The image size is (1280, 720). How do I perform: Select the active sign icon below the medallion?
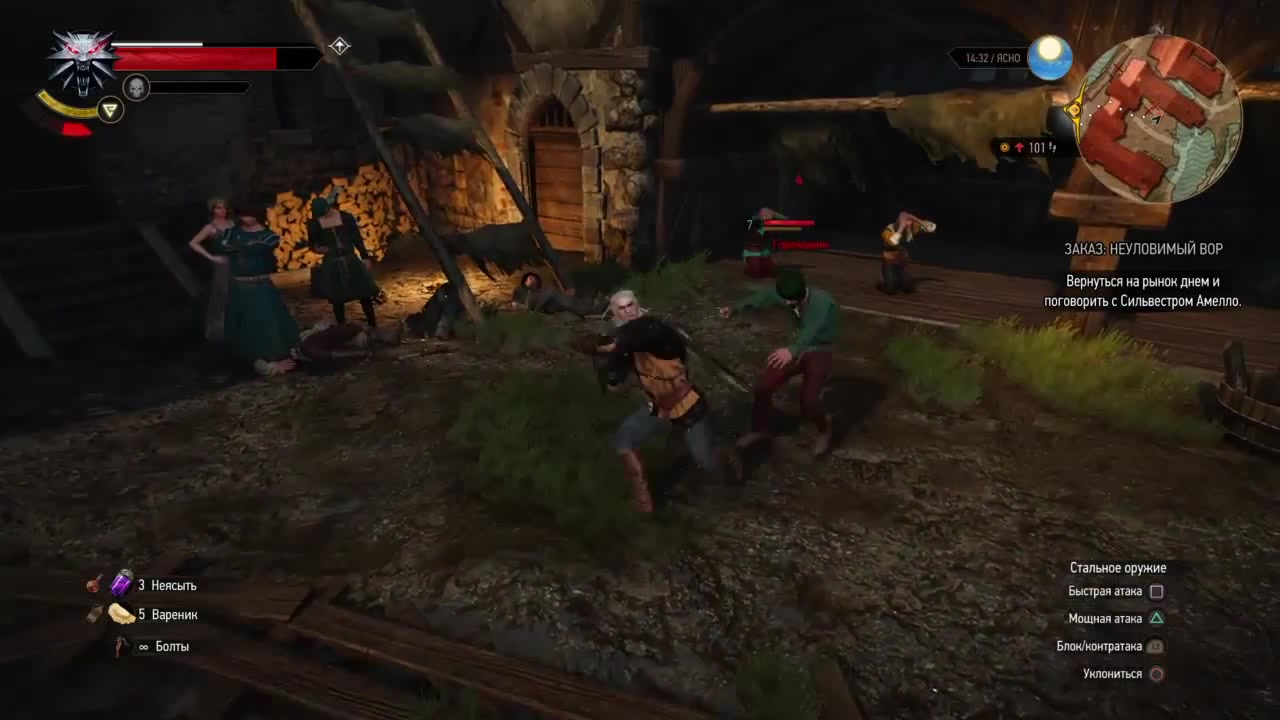point(110,110)
